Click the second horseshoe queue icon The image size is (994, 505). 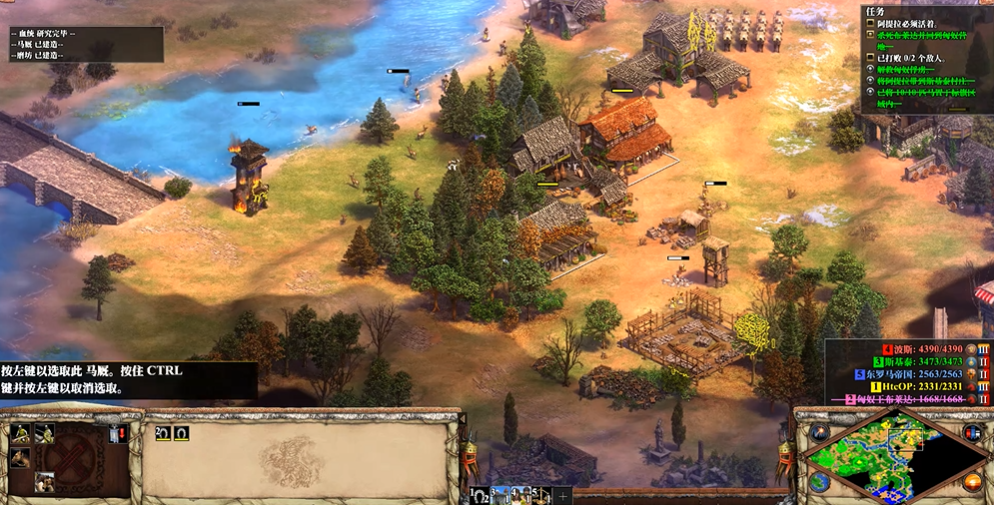[x=181, y=434]
